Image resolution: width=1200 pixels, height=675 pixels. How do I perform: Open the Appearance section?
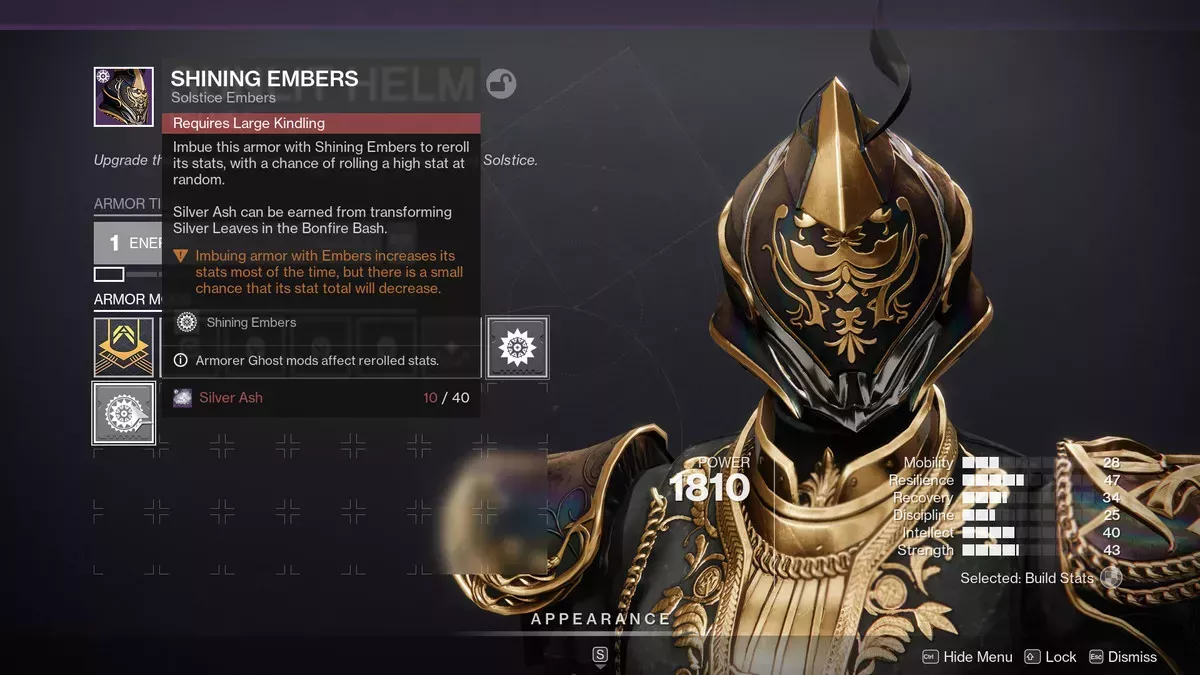(x=600, y=620)
